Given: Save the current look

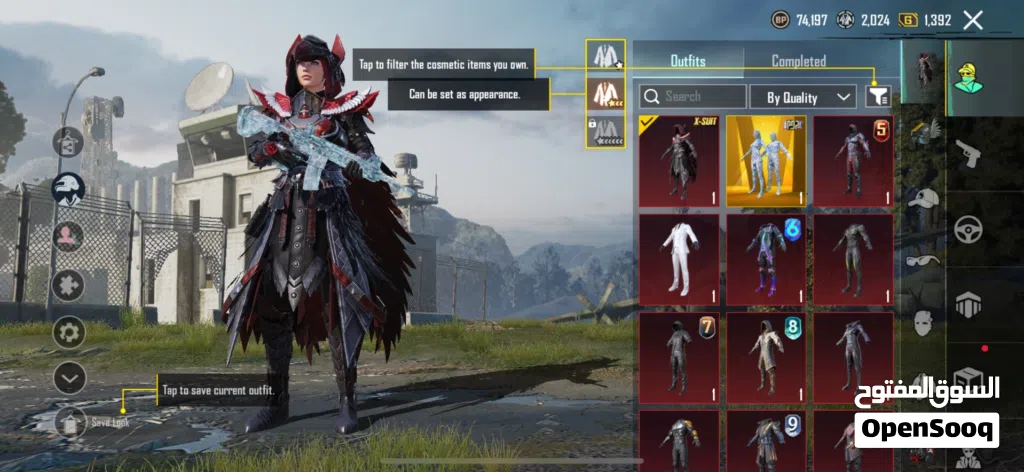Looking at the screenshot, I should 70,421.
